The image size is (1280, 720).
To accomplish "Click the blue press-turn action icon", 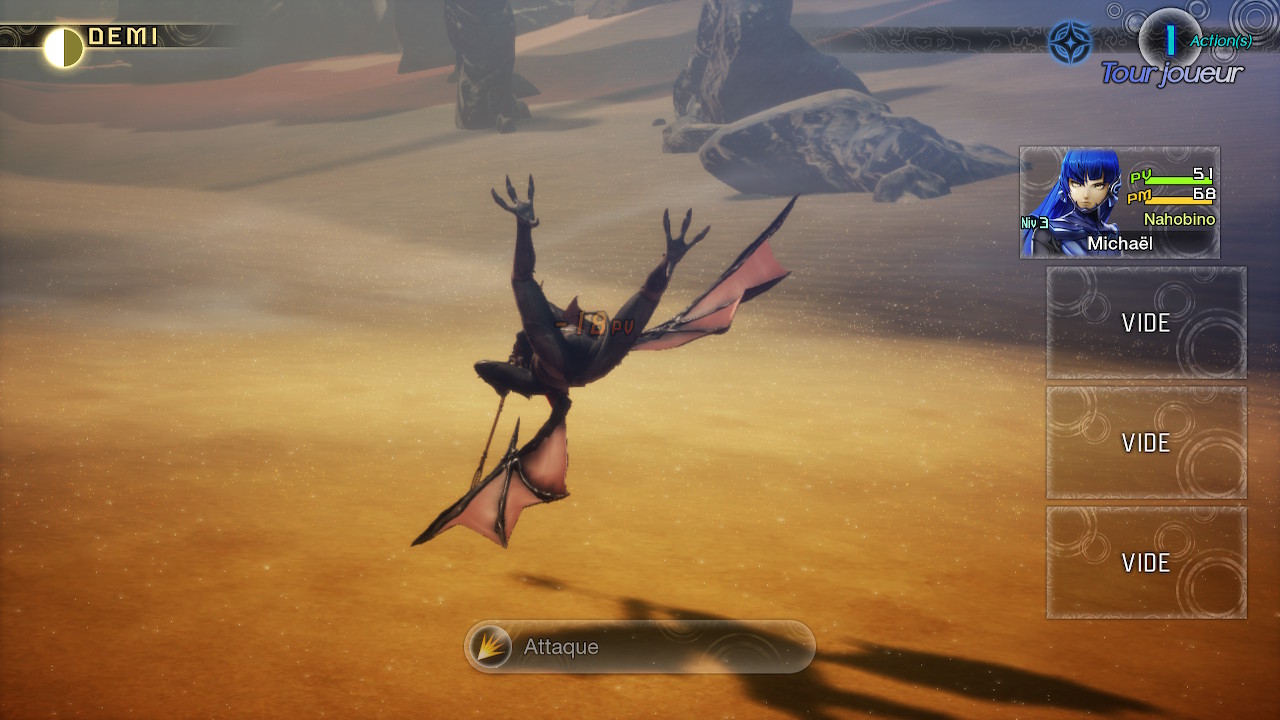I will pos(1068,42).
